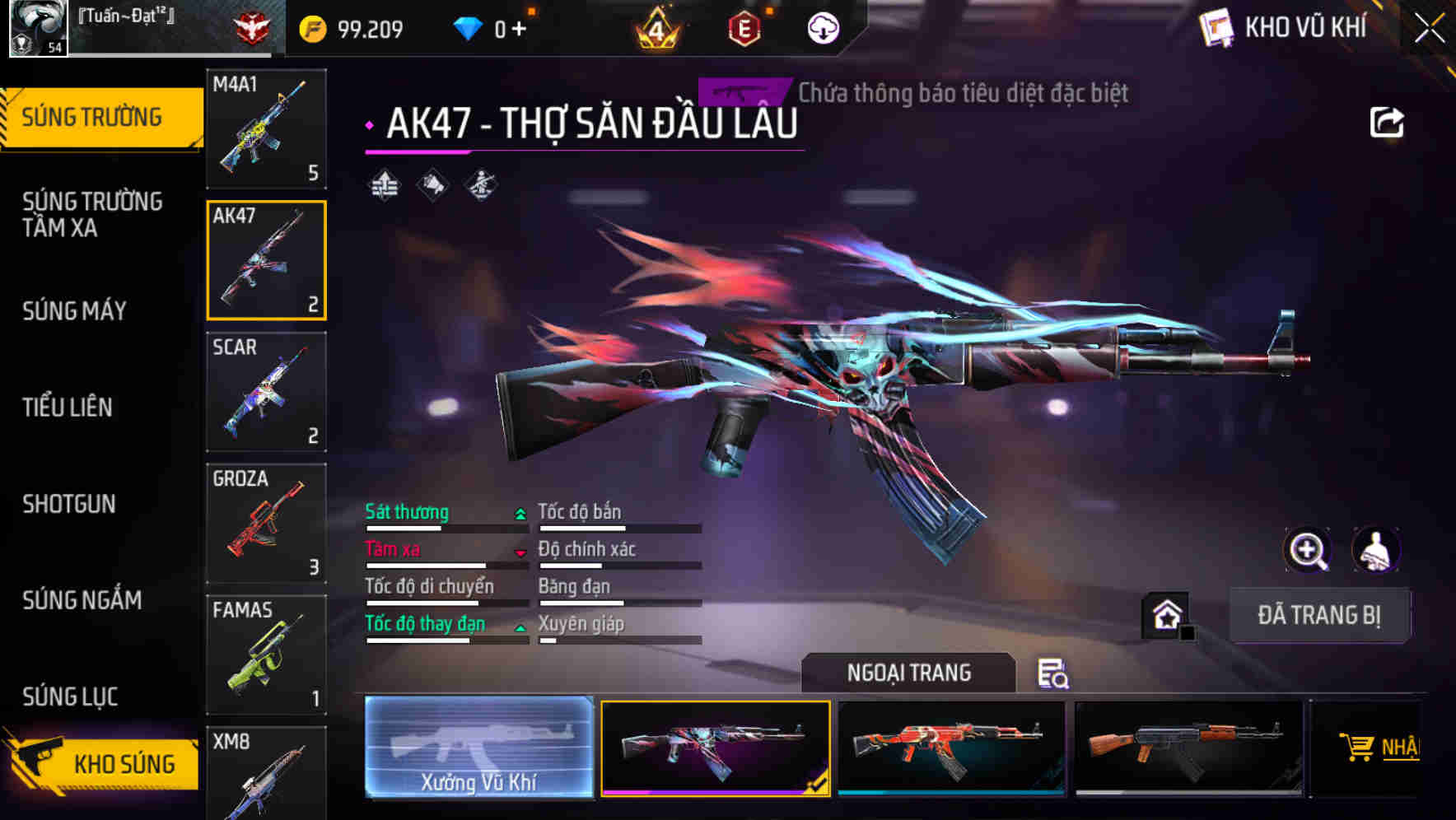Select the GROZA from the weapon sidebar
The image size is (1456, 820).
pyautogui.click(x=265, y=523)
